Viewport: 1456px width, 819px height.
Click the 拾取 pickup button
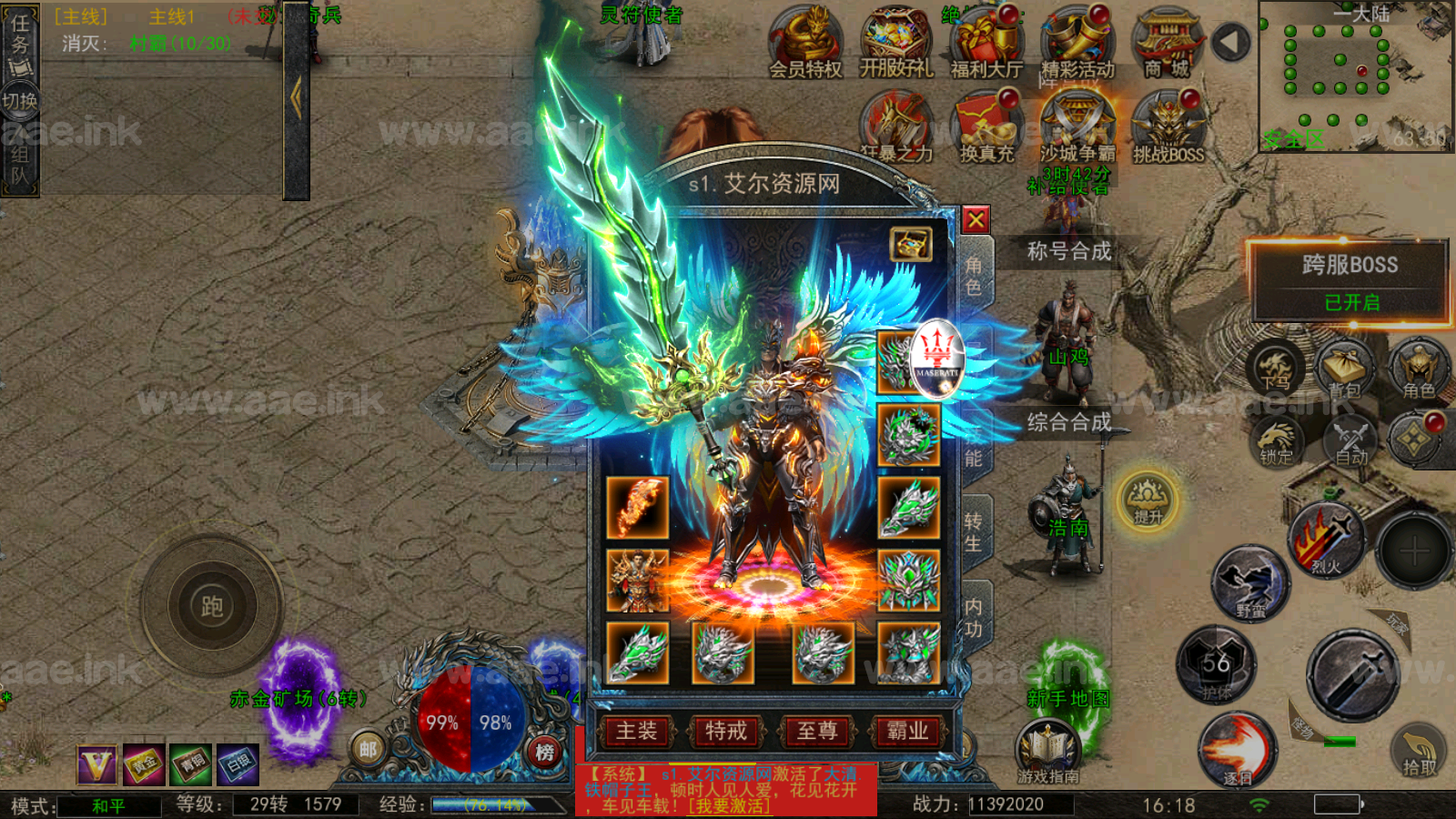click(1418, 750)
